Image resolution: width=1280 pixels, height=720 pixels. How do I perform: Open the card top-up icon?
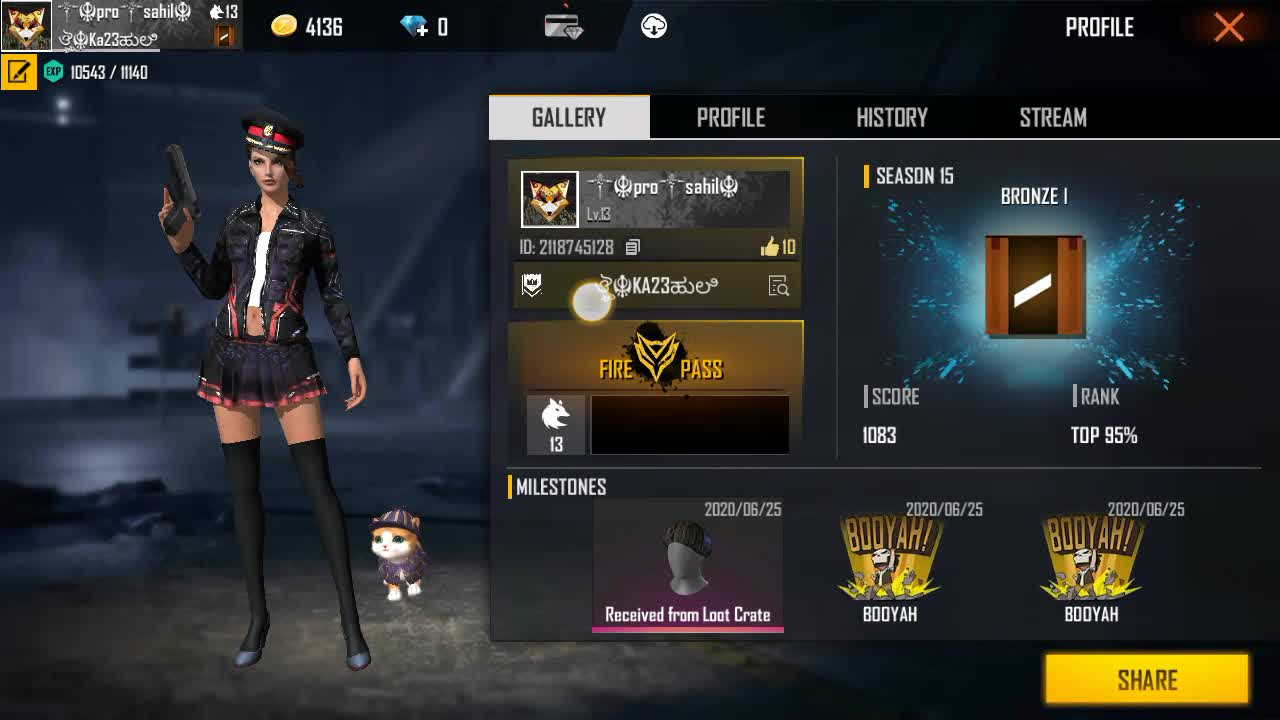click(563, 27)
